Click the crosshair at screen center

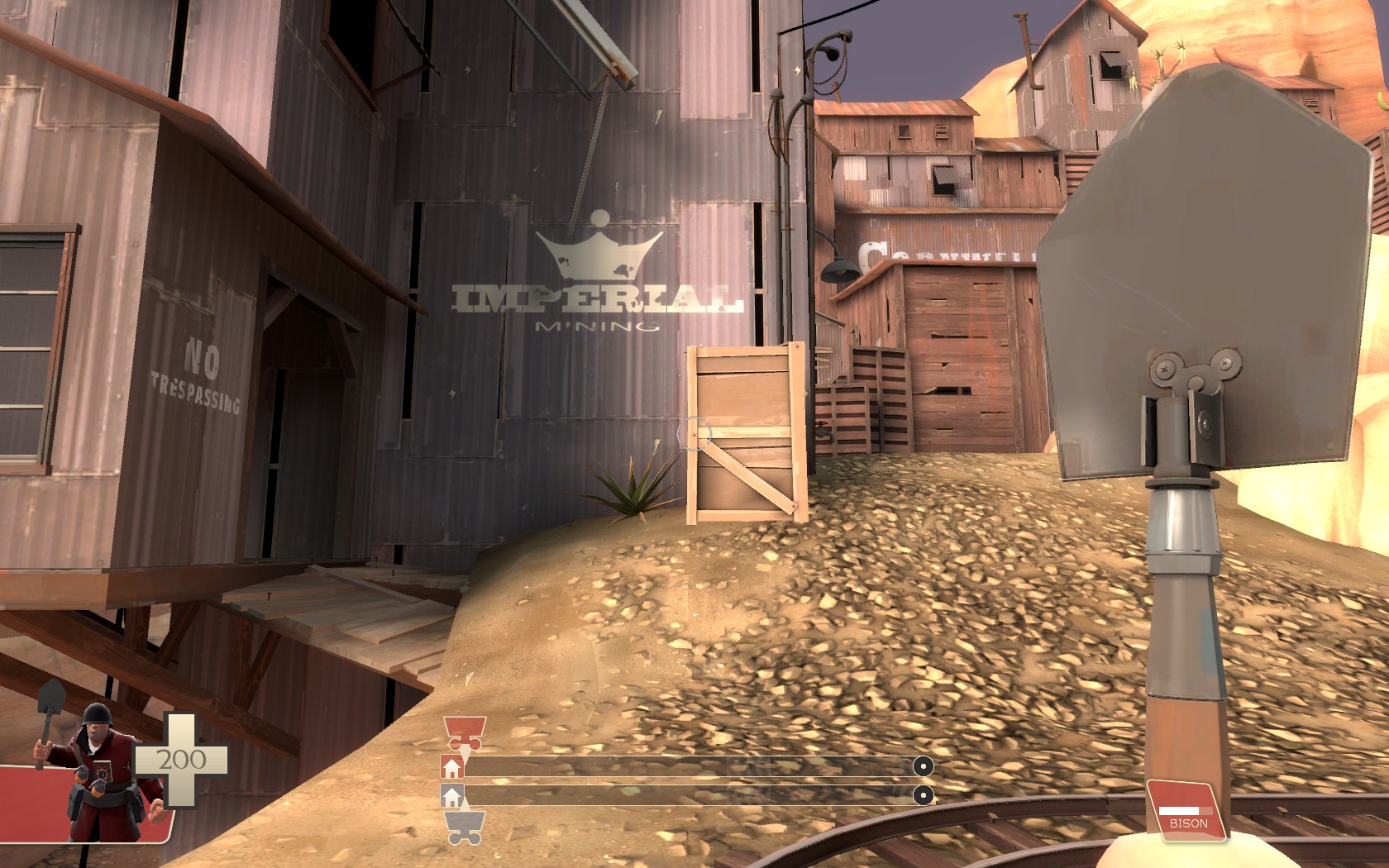pos(694,434)
